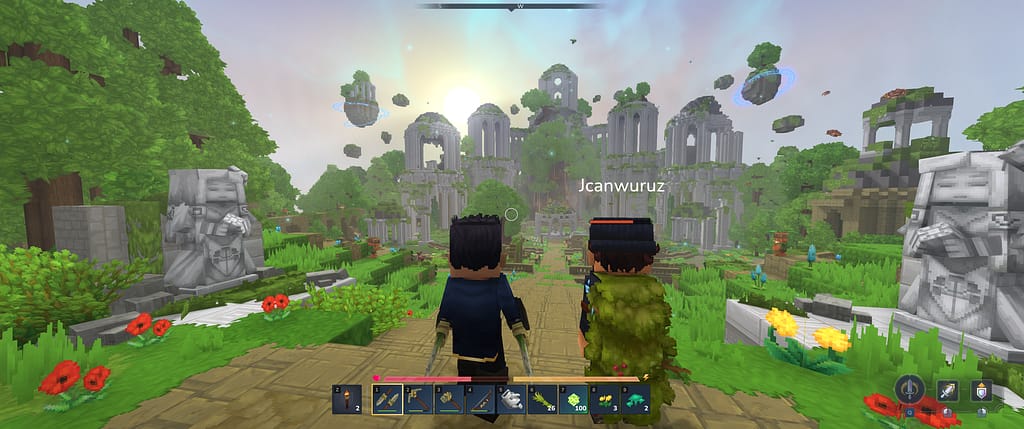Choose the green block stack of 100
Screen dimensions: 1024x429
(x=573, y=398)
